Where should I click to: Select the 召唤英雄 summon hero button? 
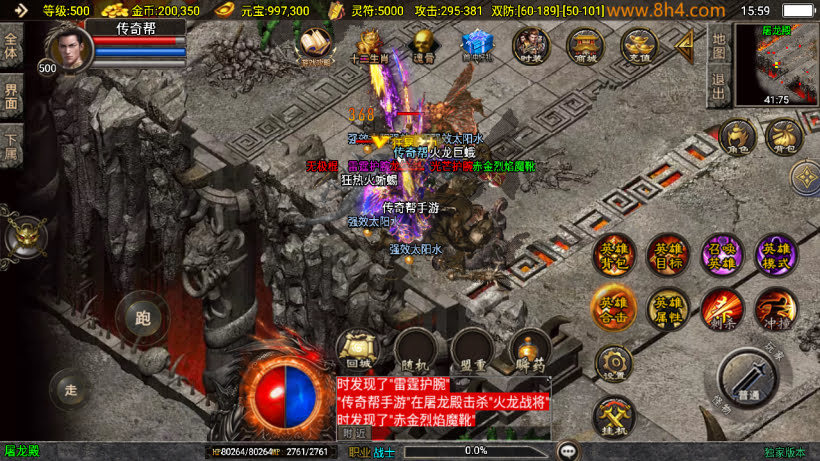721,255
